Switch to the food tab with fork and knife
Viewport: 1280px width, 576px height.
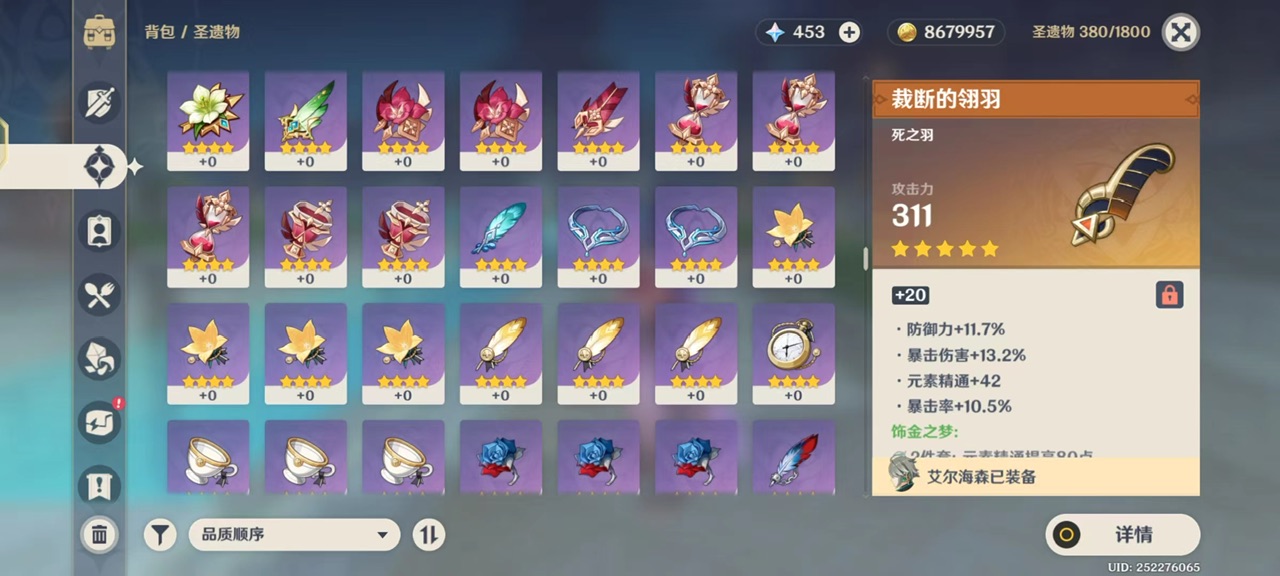coord(100,294)
